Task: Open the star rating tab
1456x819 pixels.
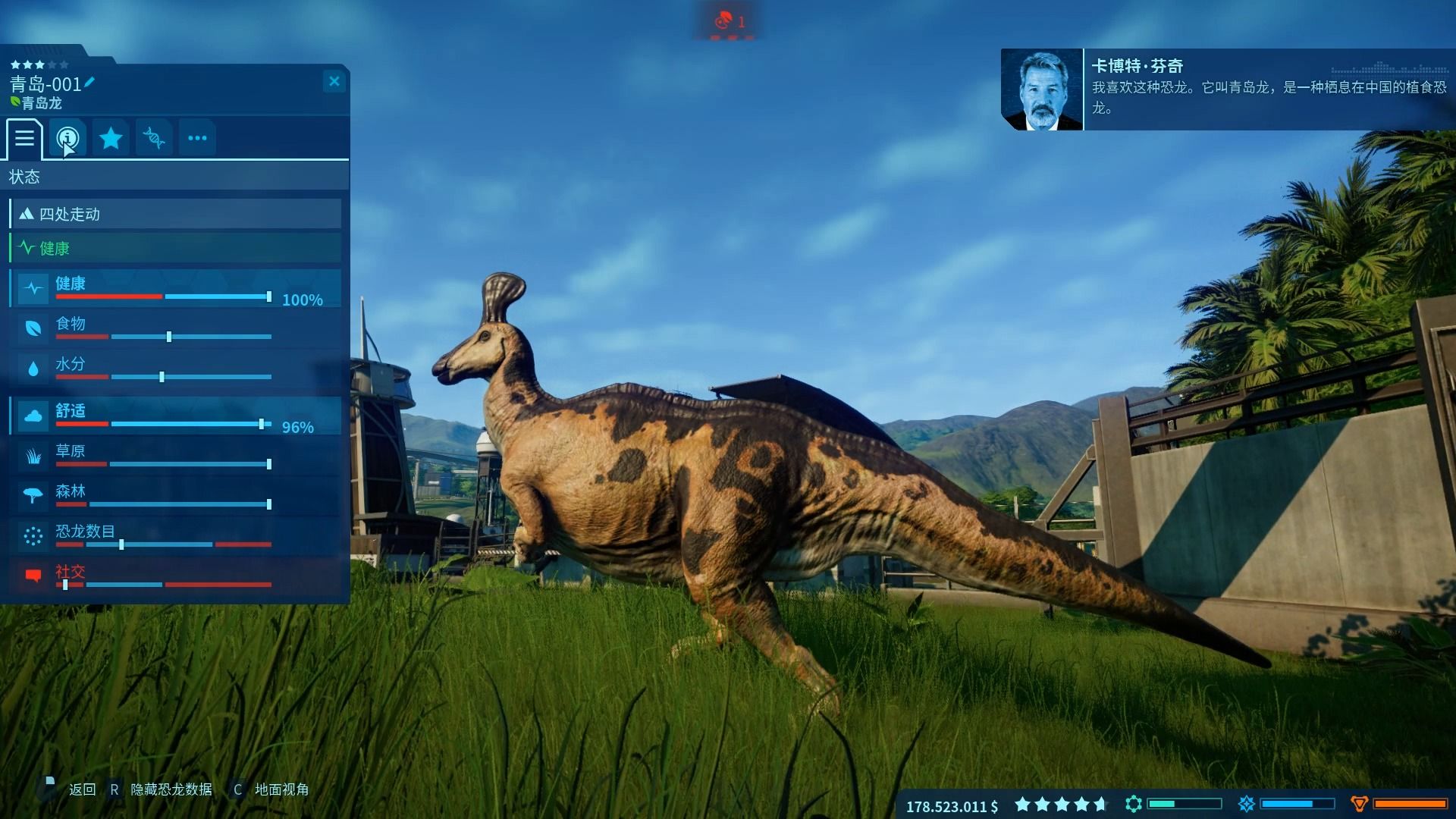Action: (111, 138)
